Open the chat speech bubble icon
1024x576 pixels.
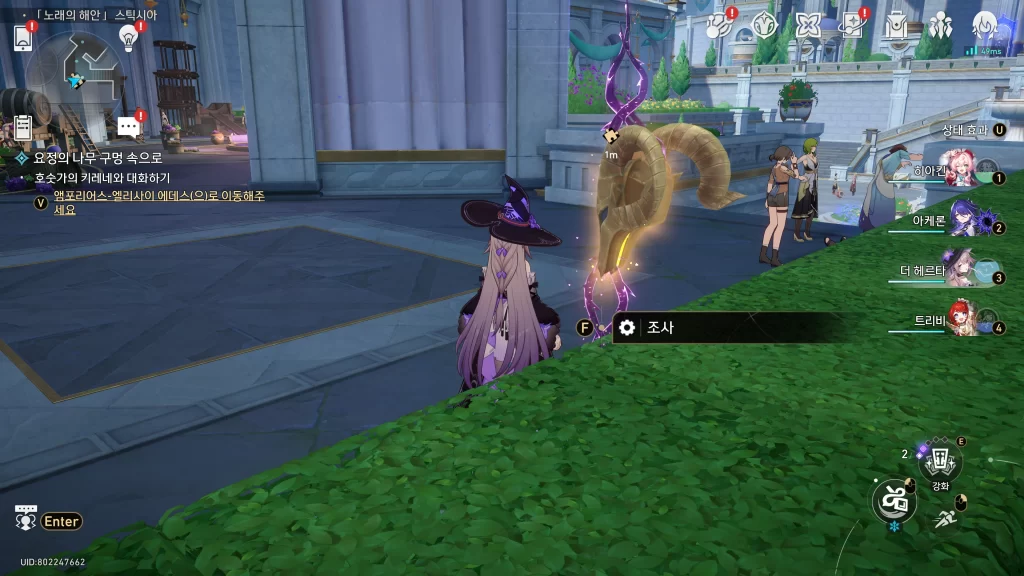click(x=128, y=126)
